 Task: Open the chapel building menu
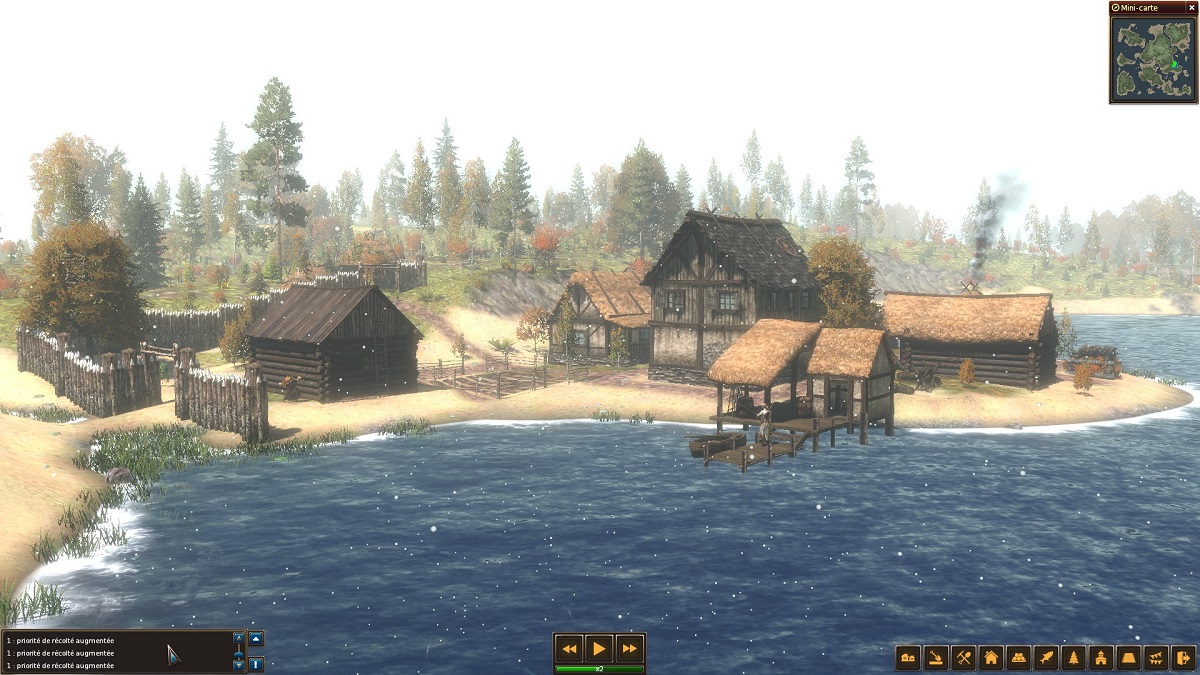1101,658
